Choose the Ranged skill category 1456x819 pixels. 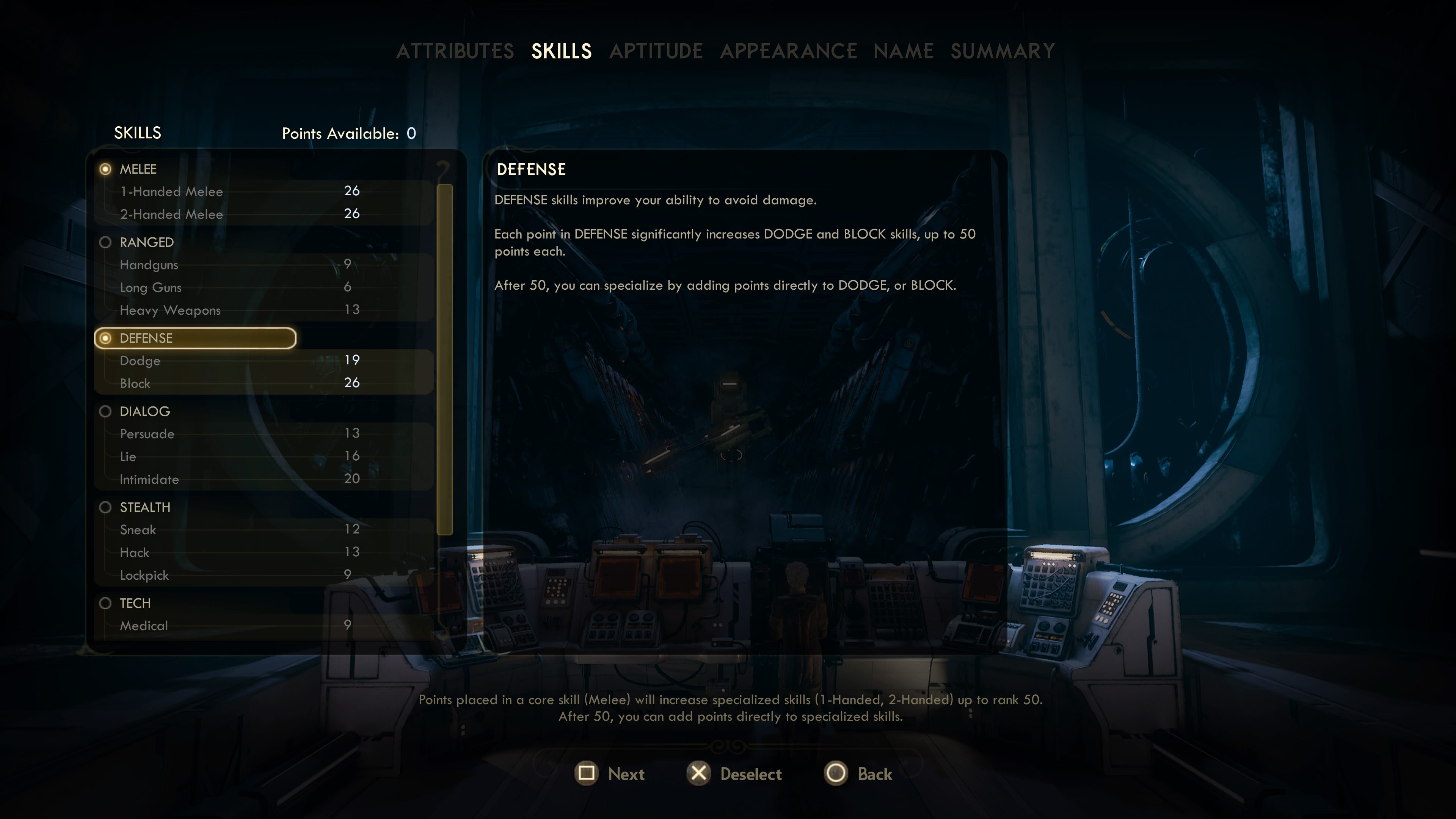[146, 243]
